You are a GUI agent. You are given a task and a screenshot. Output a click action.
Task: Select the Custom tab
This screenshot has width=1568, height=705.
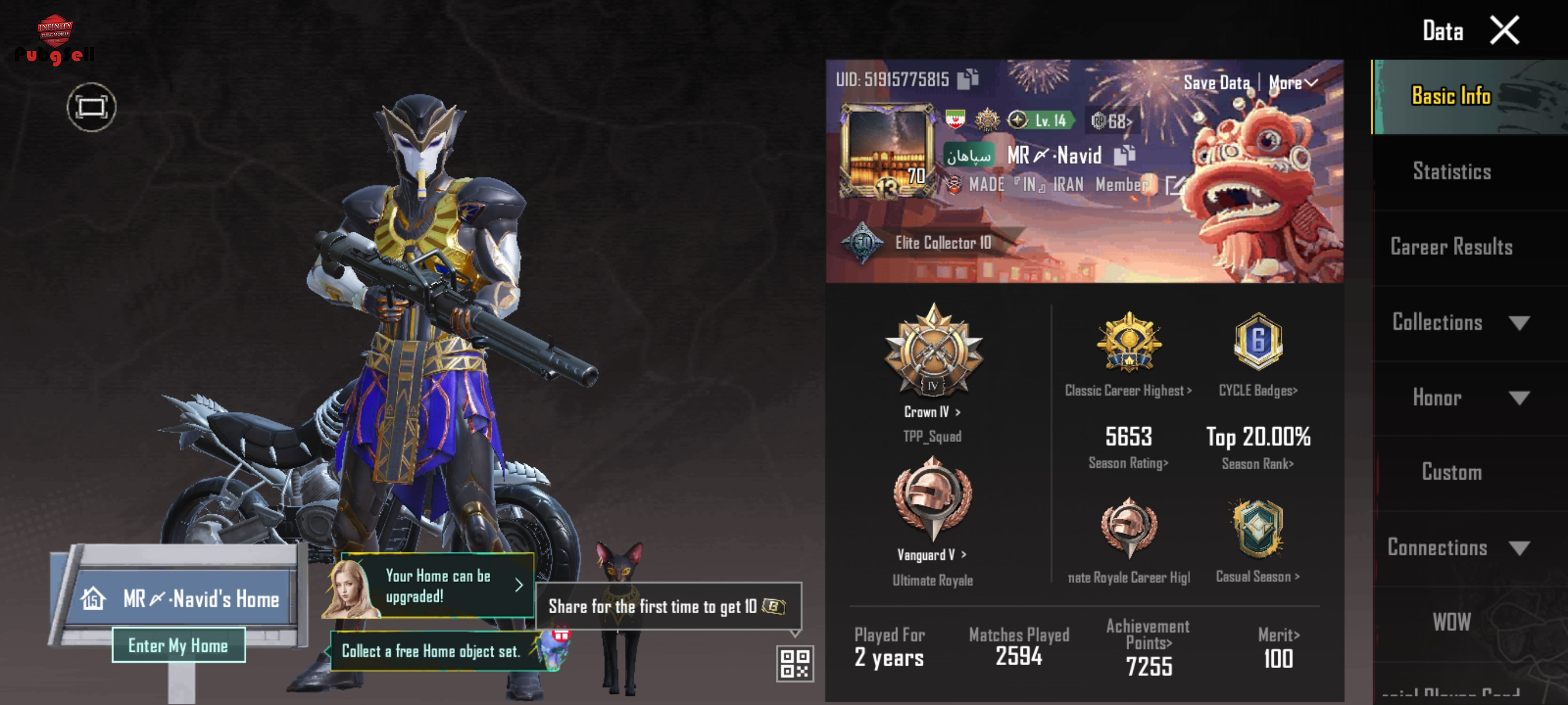pyautogui.click(x=1452, y=473)
